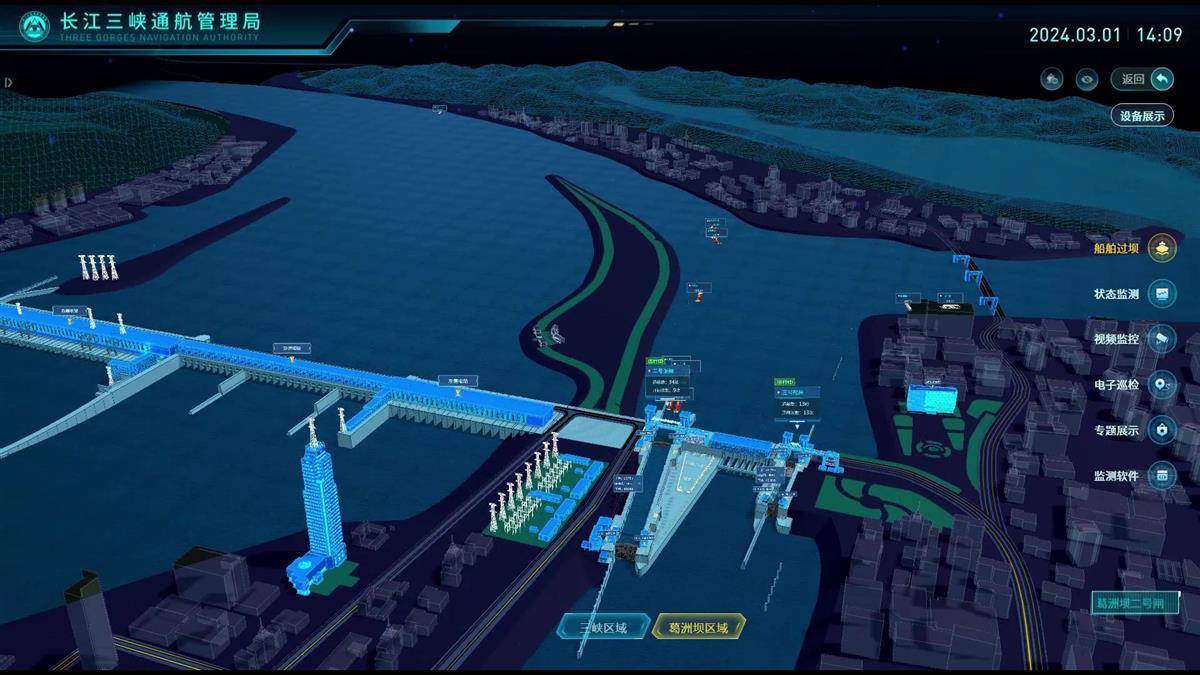Open the 设备展示 equipment display
The width and height of the screenshot is (1200, 675).
point(1142,115)
